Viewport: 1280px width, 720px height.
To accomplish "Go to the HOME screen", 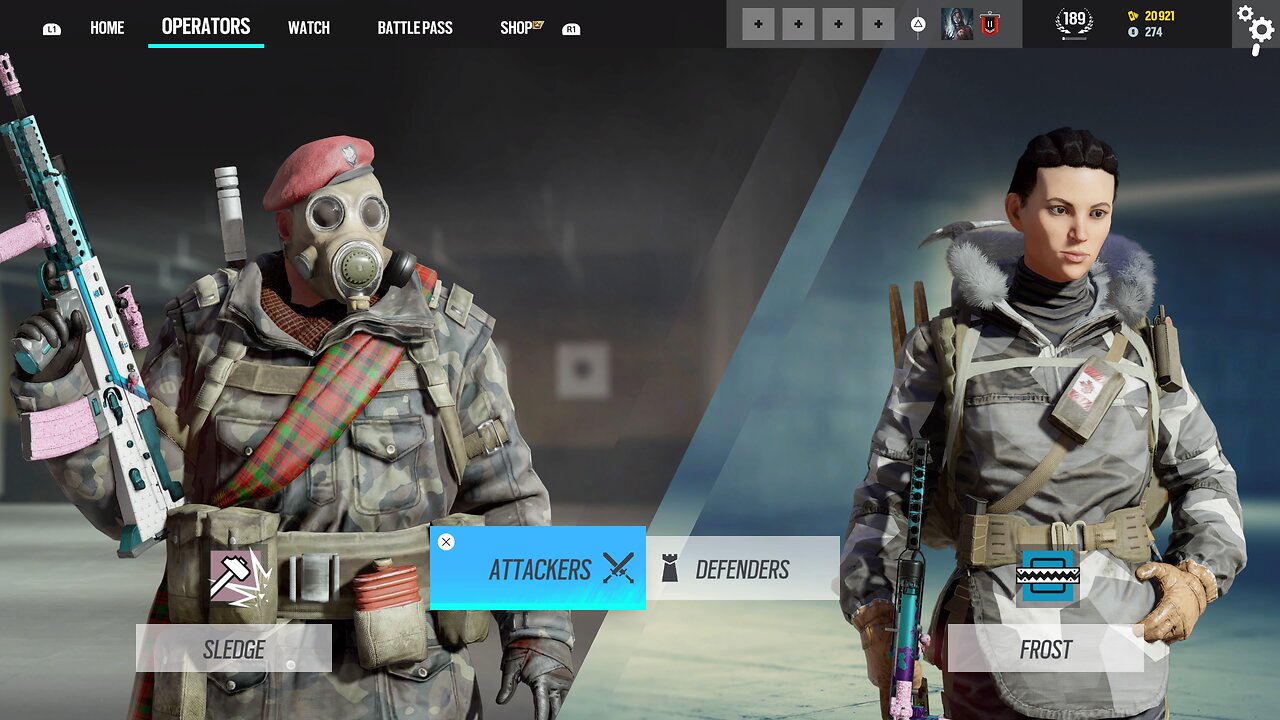I will click(107, 27).
